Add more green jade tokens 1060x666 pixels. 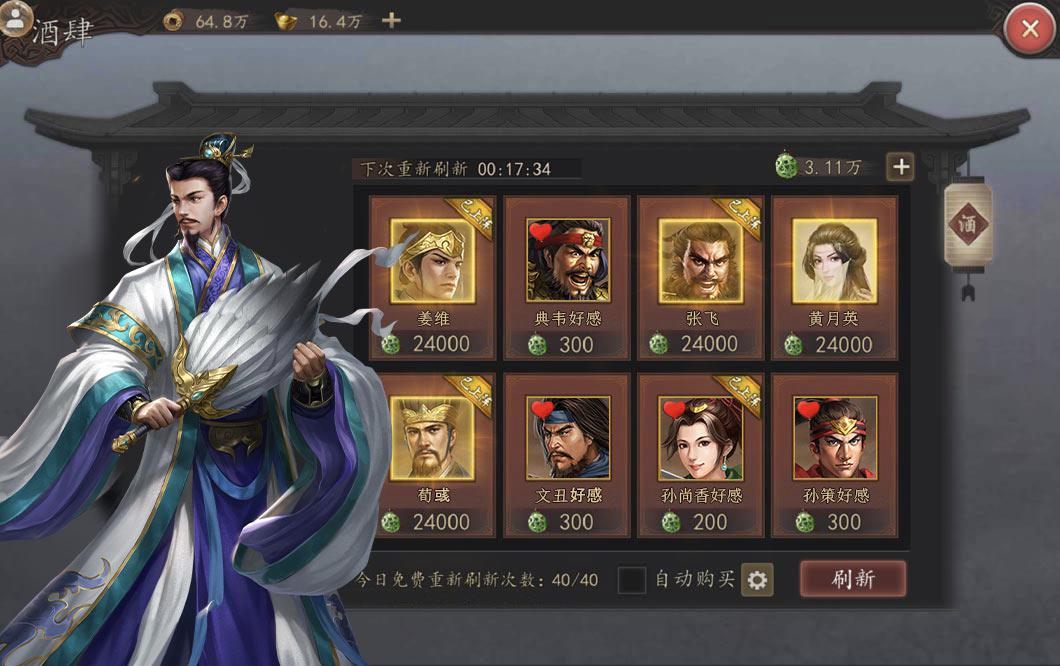(900, 167)
